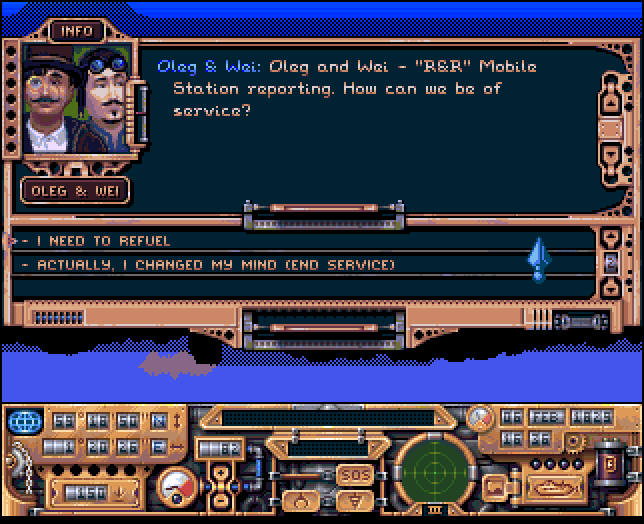Open the globe map icon
This screenshot has height=524, width=644.
point(28,419)
